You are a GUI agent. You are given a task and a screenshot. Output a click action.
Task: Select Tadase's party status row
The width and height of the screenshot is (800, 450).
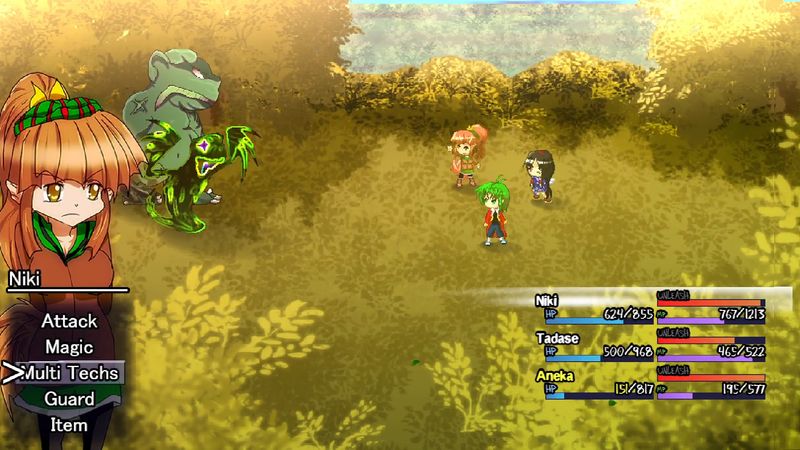click(x=650, y=345)
